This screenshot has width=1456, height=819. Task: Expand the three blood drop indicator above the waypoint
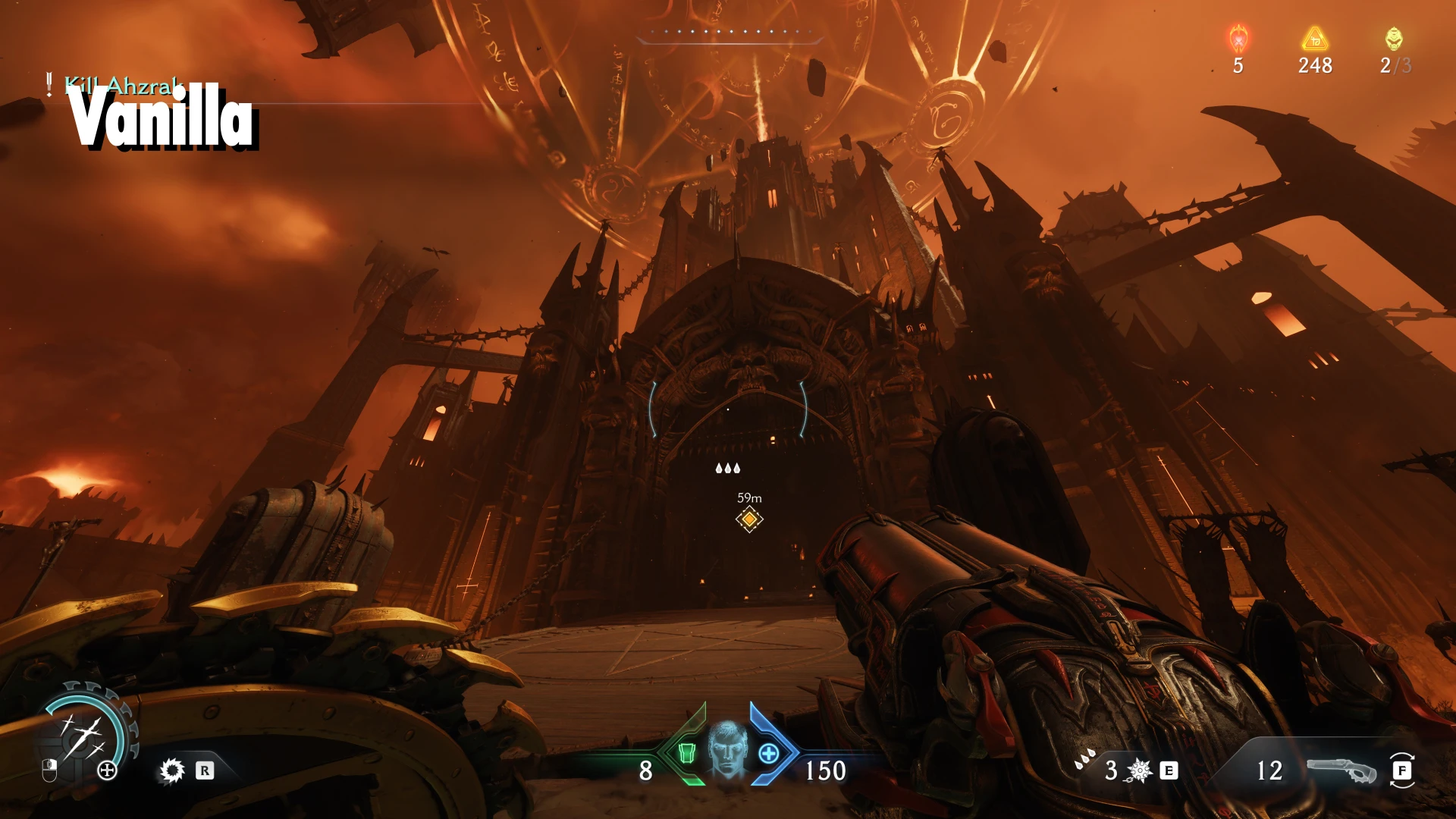(x=728, y=469)
